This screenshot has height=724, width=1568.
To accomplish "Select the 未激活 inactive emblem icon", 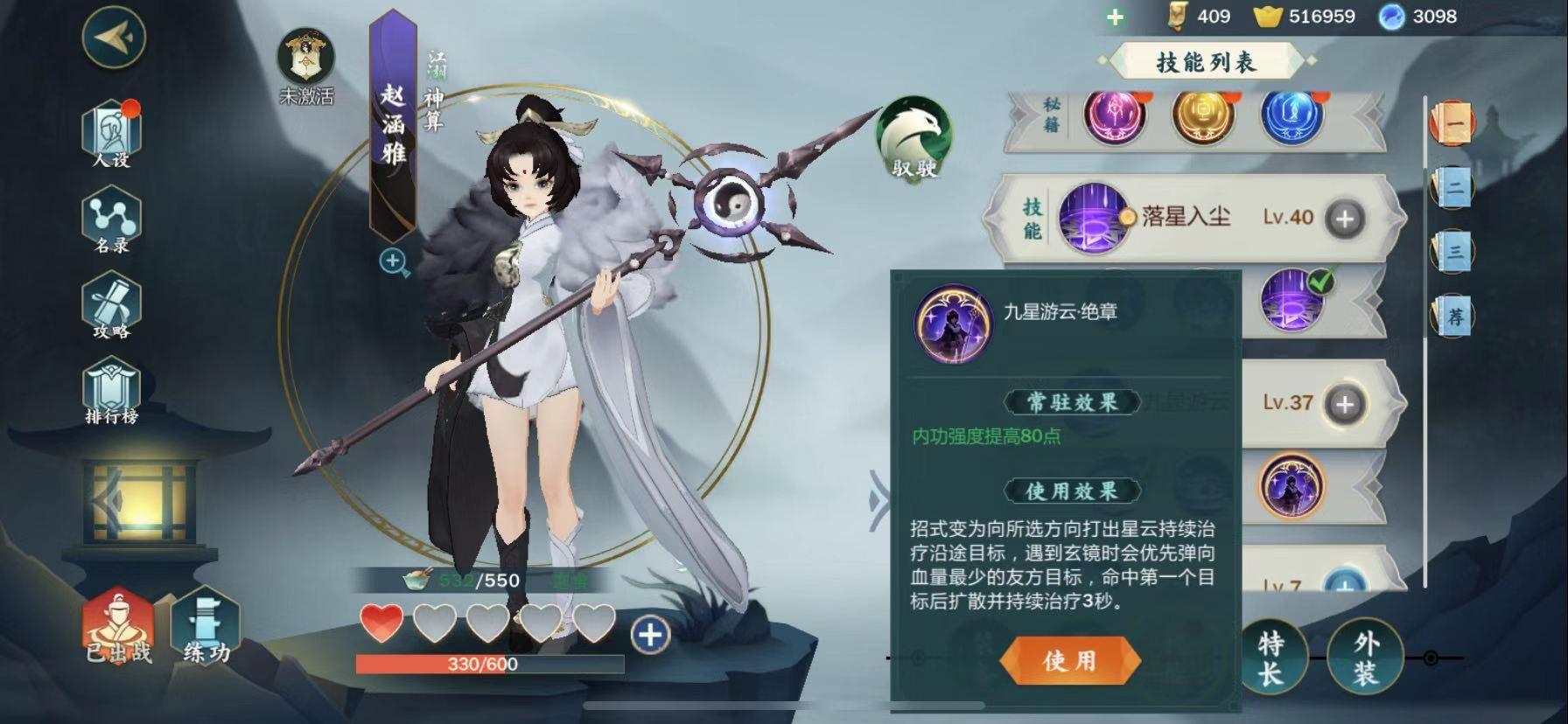I will coord(305,59).
